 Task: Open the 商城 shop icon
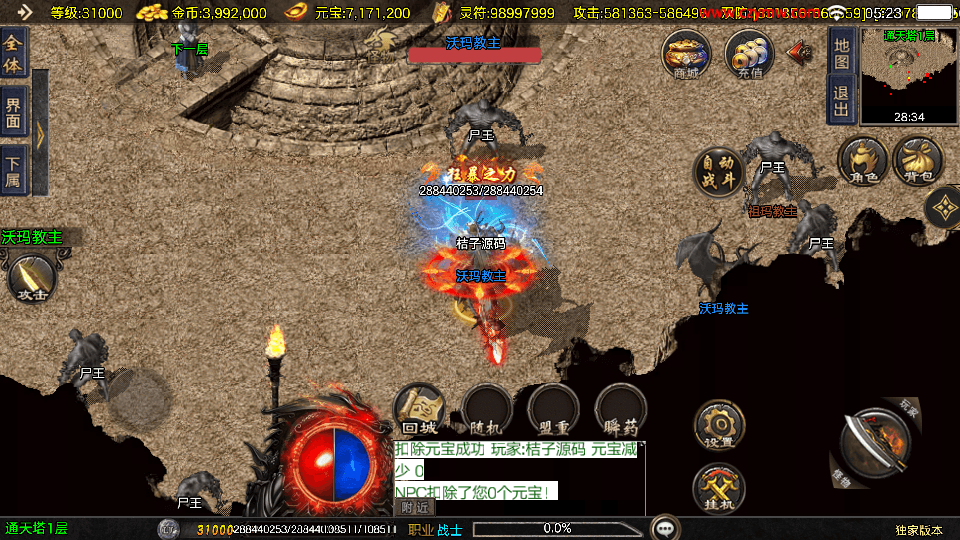tap(687, 54)
